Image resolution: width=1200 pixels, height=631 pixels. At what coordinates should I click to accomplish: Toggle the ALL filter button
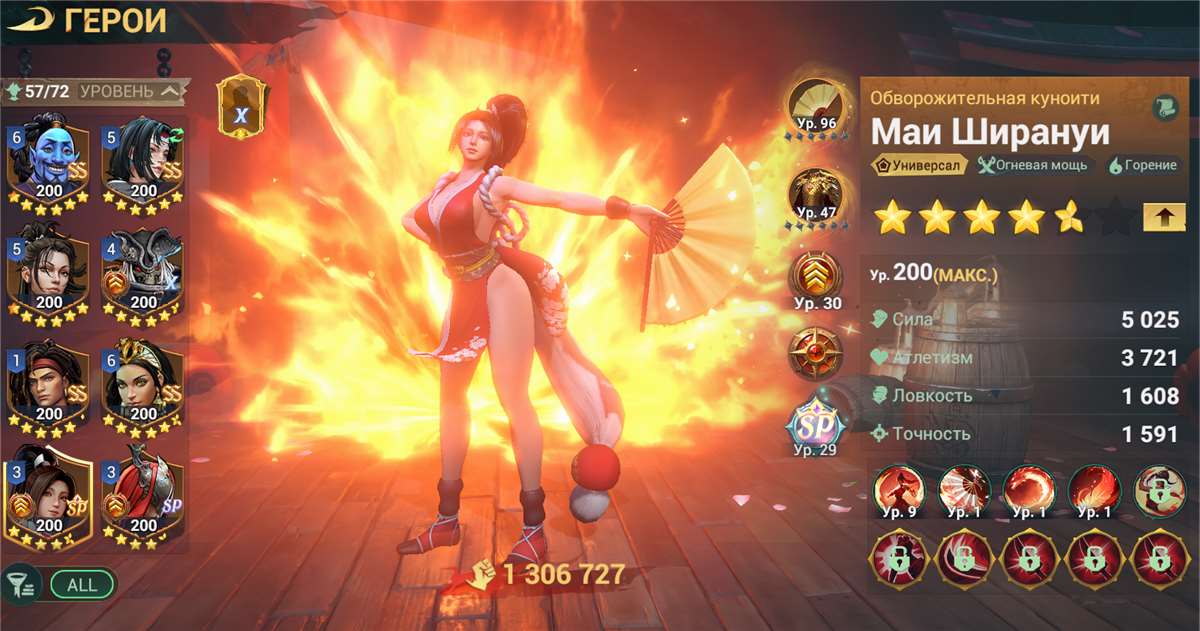[82, 584]
